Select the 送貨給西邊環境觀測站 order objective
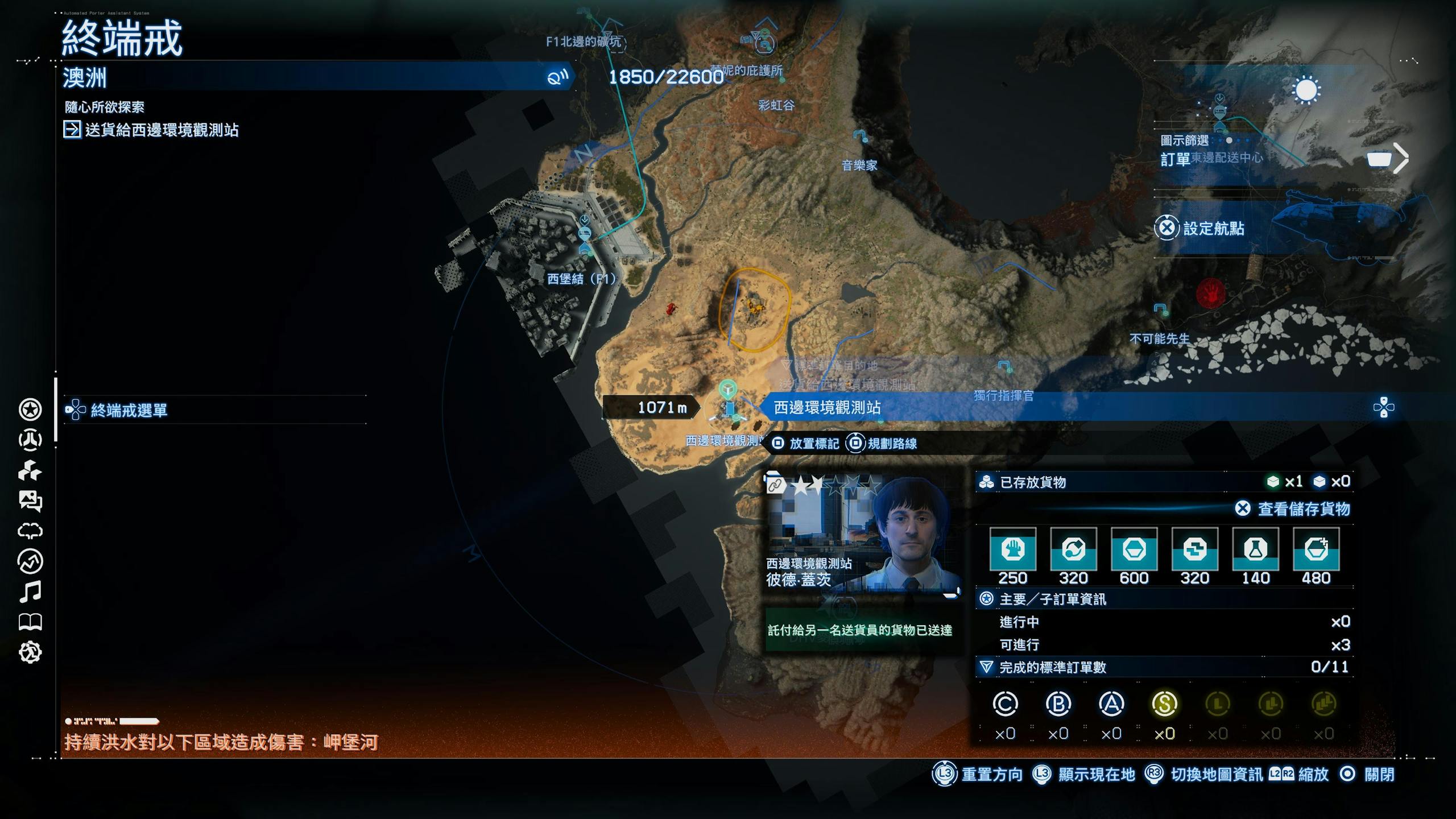The image size is (1456, 819). (x=162, y=130)
